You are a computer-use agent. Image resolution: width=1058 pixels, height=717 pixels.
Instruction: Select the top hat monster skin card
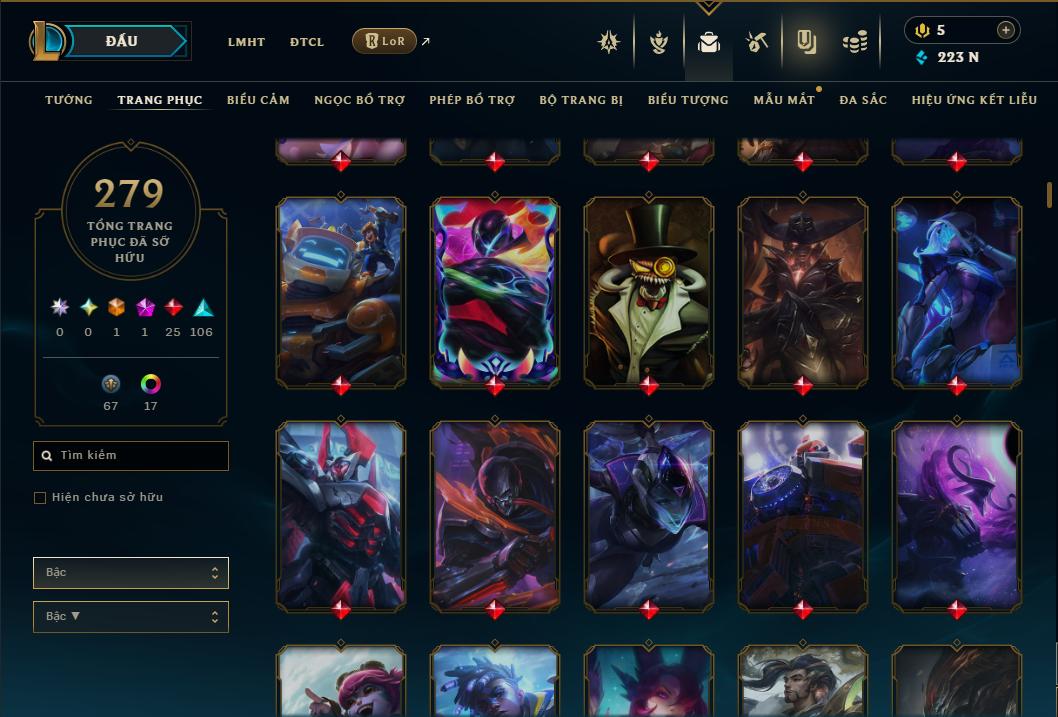coord(649,291)
